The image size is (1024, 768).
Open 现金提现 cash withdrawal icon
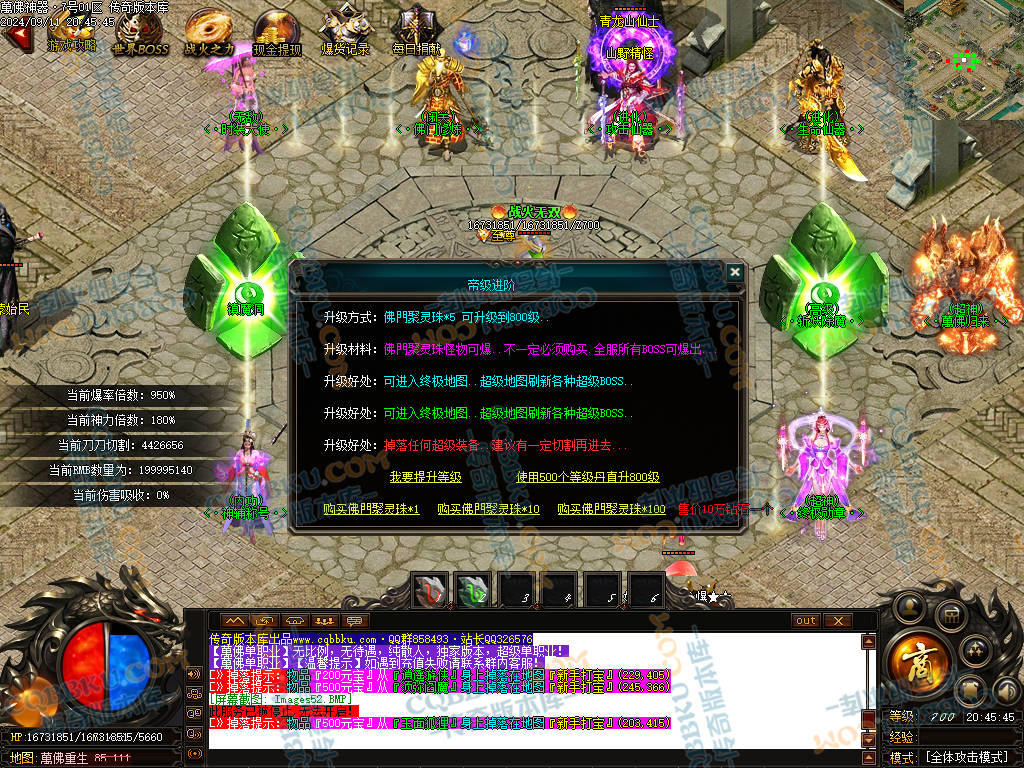pos(277,31)
